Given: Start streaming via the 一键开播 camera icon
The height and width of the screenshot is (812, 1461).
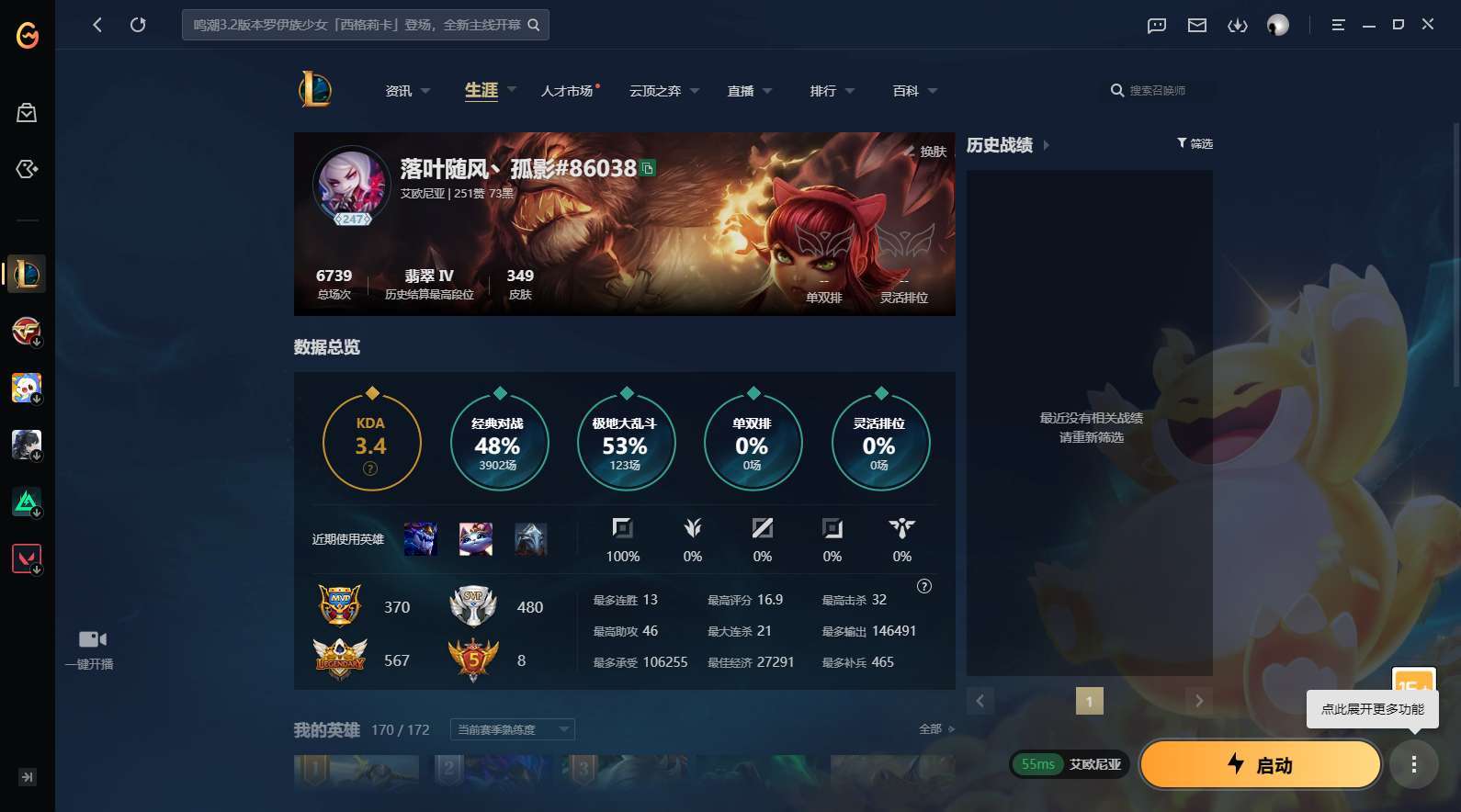Looking at the screenshot, I should coord(91,638).
